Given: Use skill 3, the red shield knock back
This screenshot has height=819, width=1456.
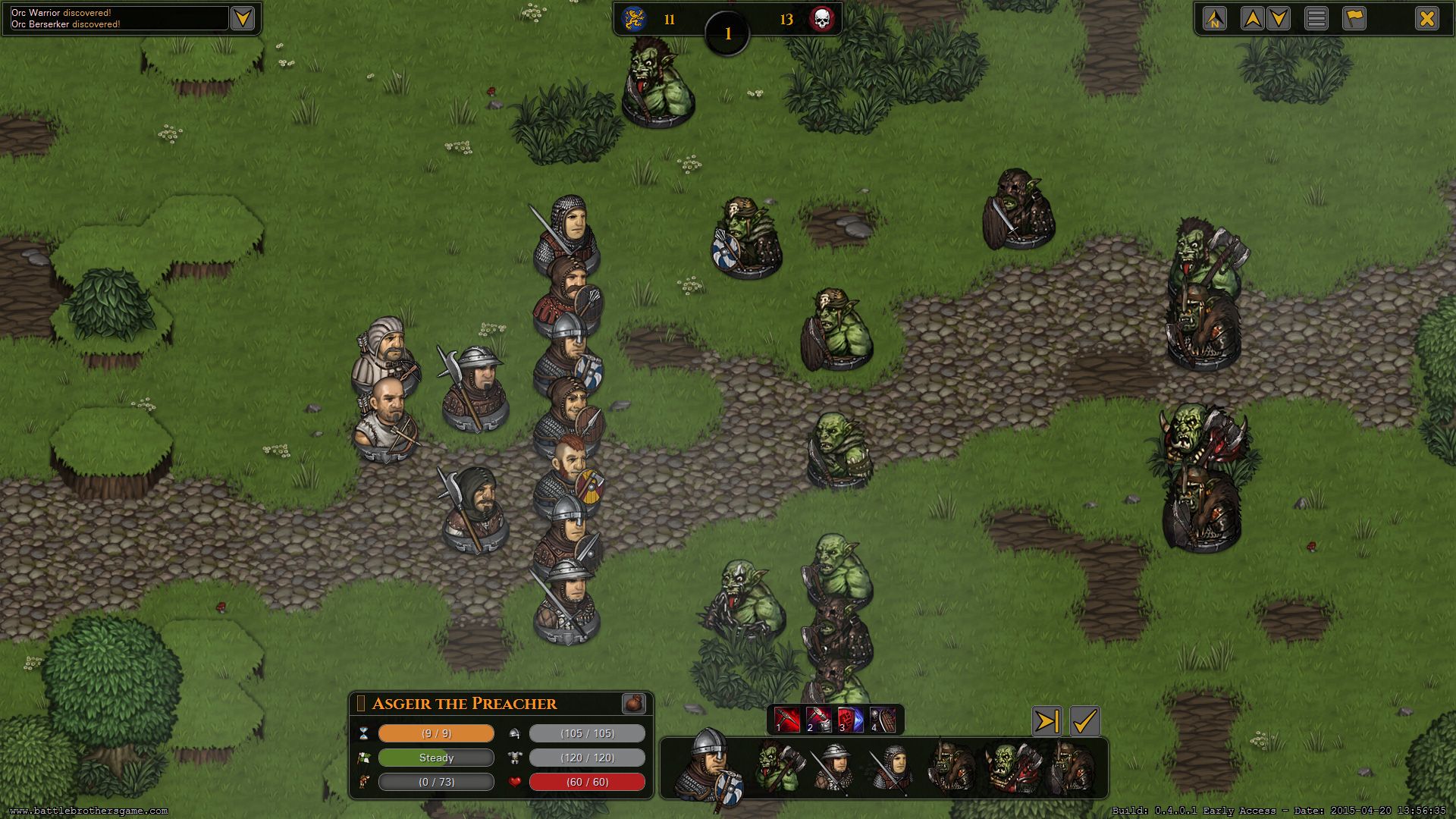Looking at the screenshot, I should click(850, 720).
